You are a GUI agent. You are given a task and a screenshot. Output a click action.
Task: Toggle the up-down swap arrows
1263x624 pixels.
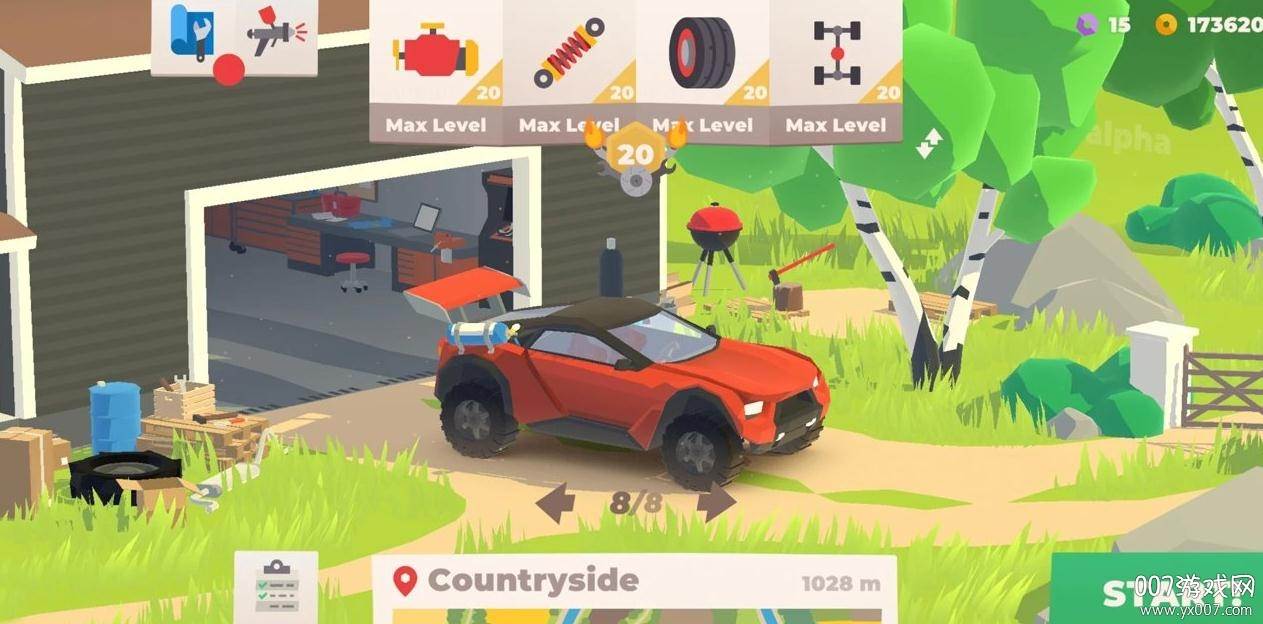(928, 143)
